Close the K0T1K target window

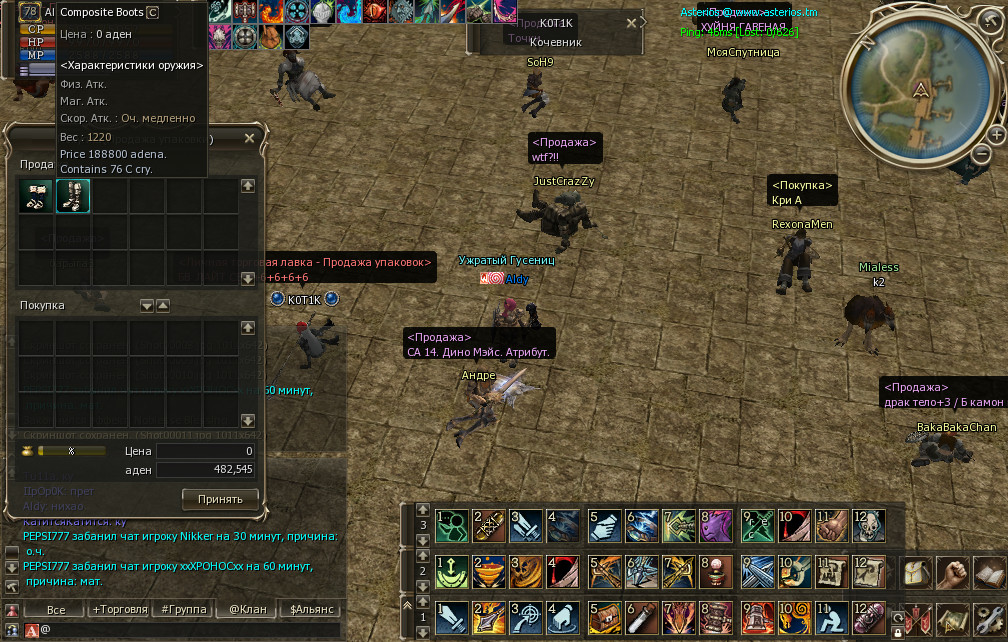coord(631,22)
